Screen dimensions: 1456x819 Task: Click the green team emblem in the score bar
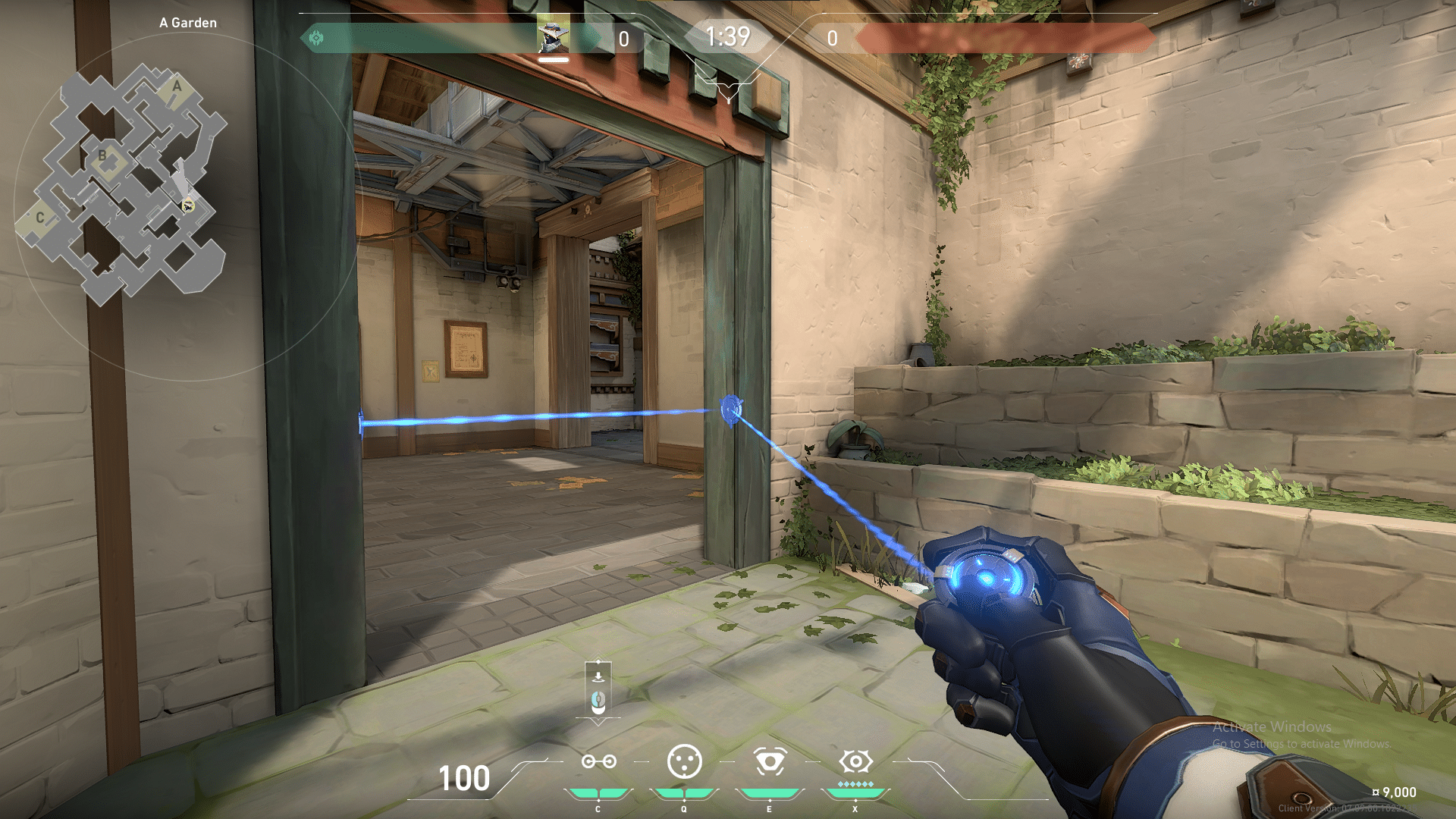(x=316, y=38)
